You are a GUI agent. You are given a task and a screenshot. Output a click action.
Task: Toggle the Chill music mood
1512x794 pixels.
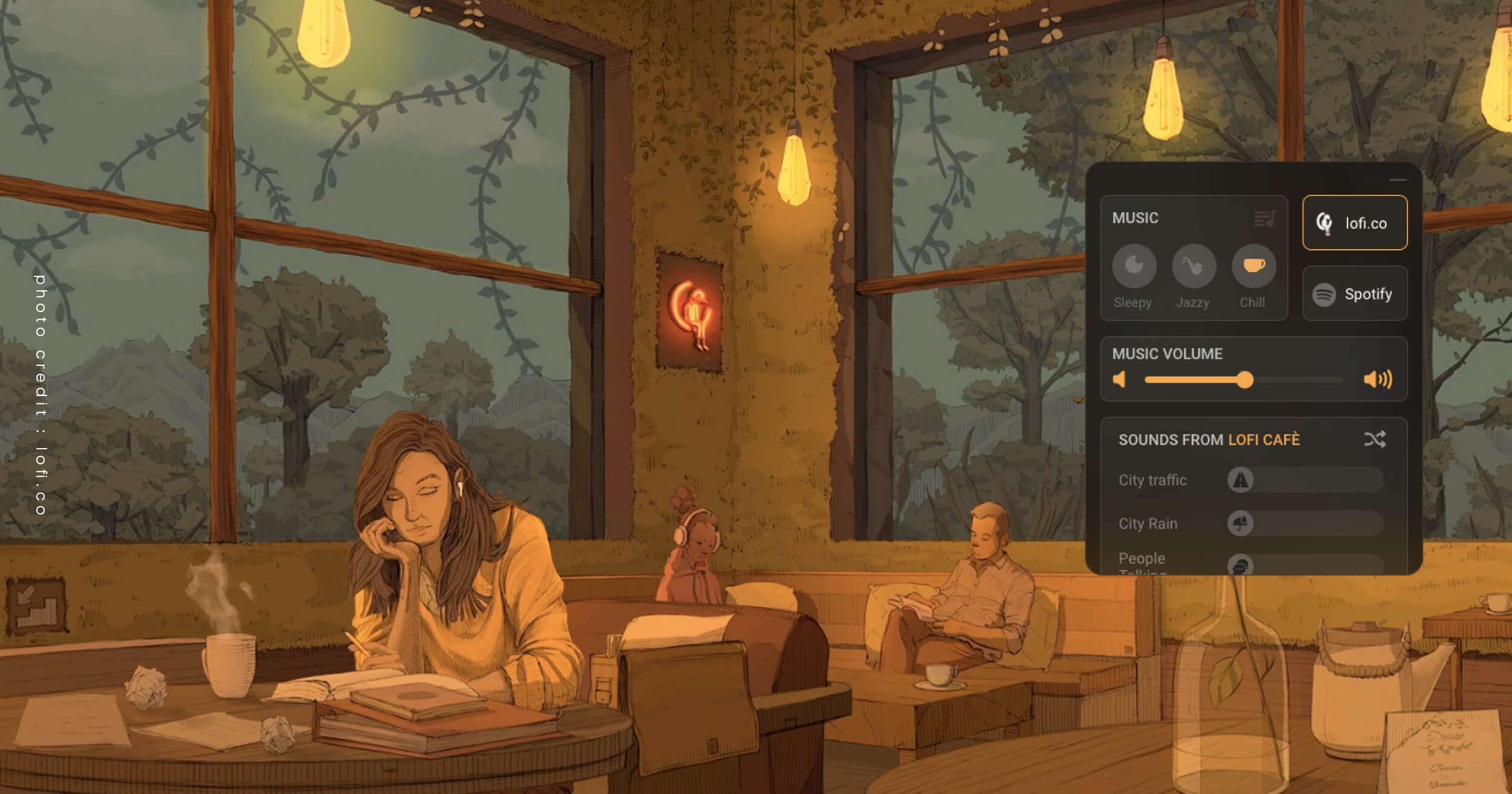(1254, 266)
